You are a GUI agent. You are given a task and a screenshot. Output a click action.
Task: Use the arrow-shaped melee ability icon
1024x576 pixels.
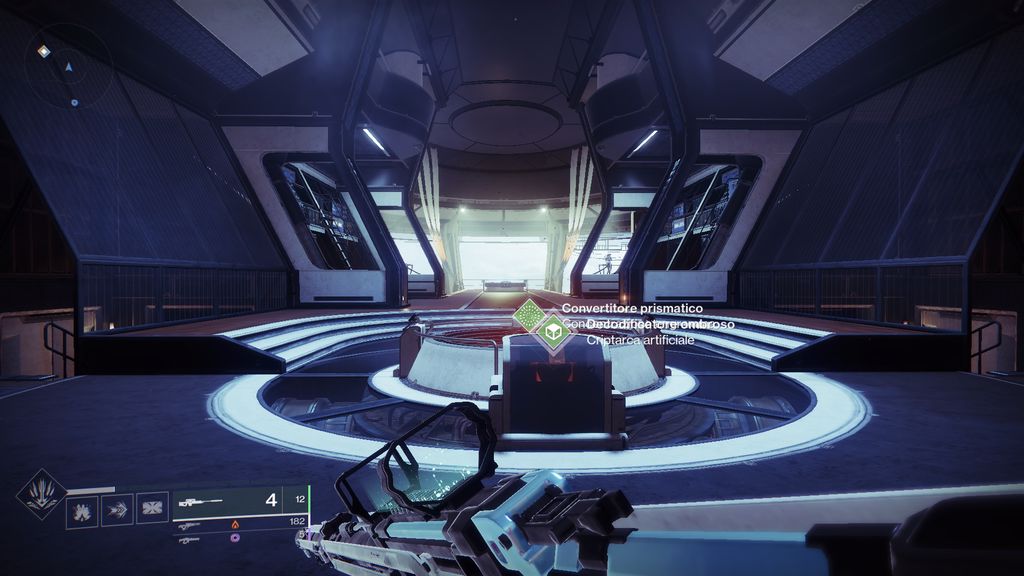click(x=117, y=511)
